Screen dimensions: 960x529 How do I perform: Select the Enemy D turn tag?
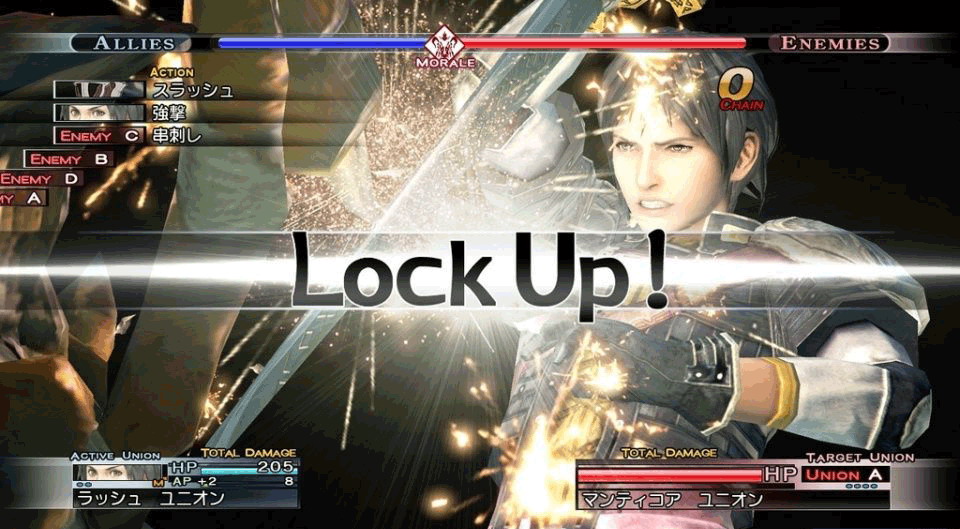[x=40, y=179]
